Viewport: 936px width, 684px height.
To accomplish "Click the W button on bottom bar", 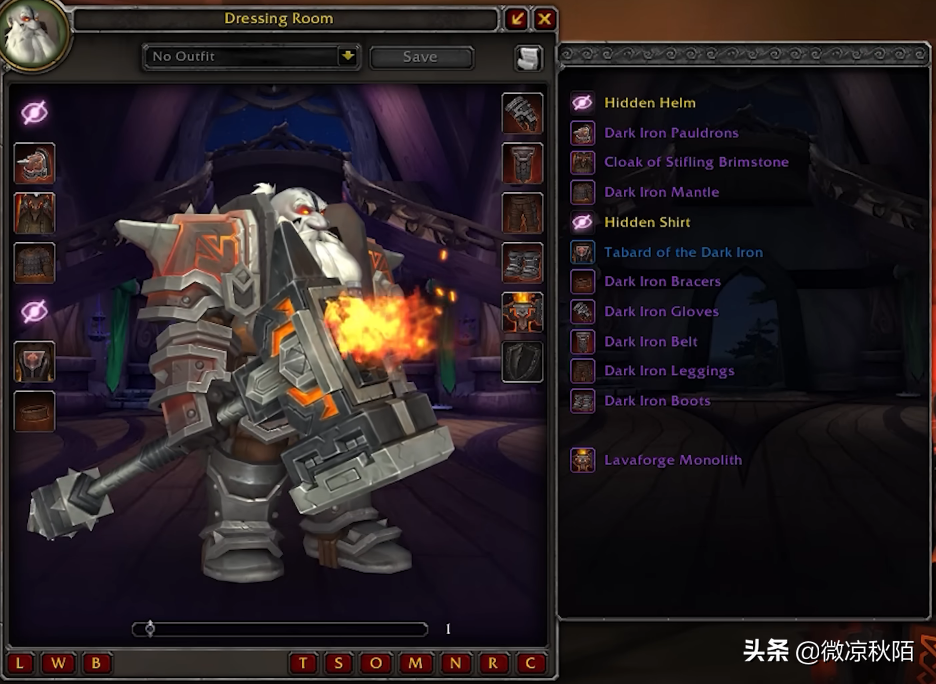I will (59, 663).
